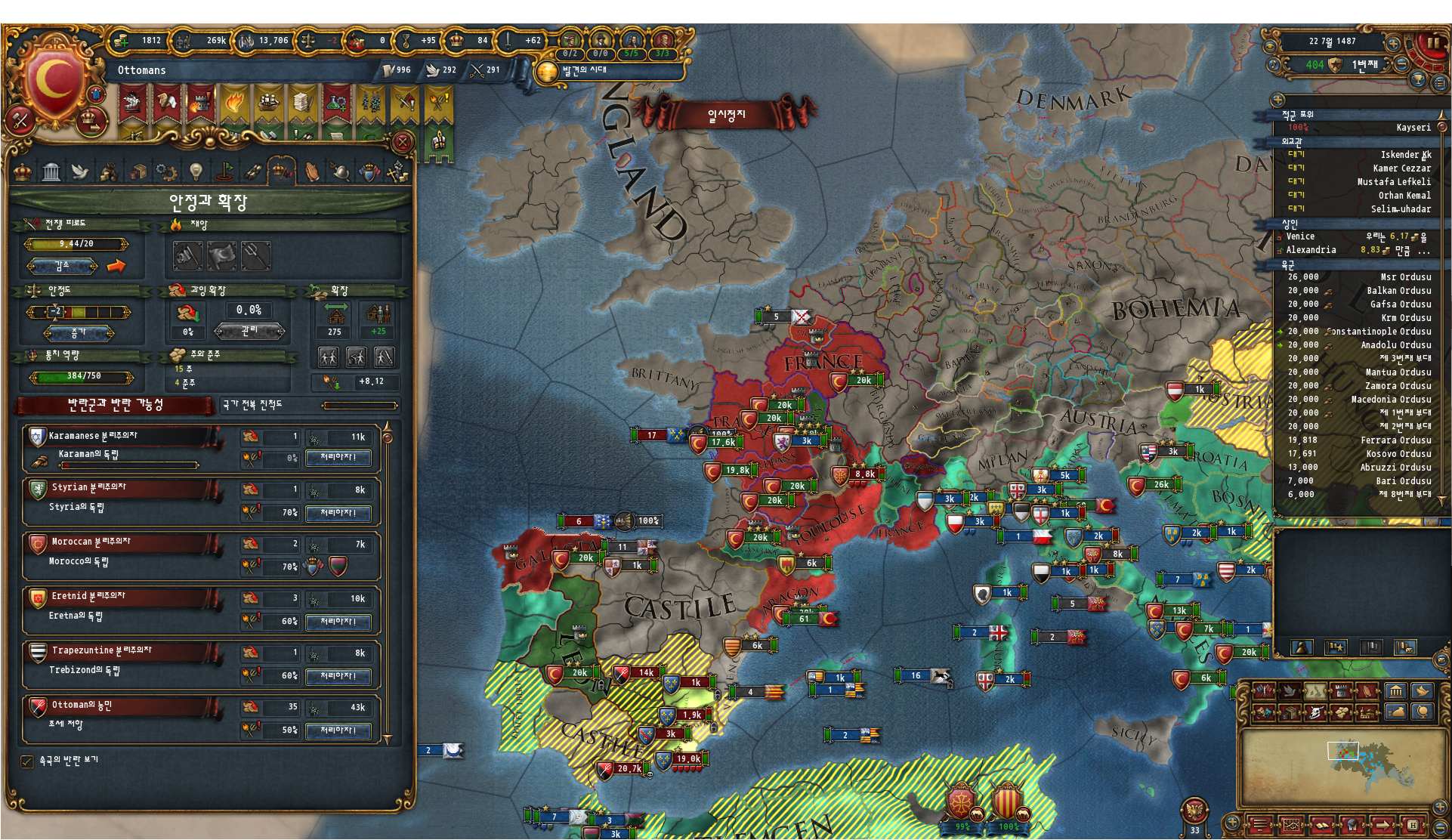Select Balkan Ordusu in the outliner
Screen dimensions: 1452x840
(1360, 291)
